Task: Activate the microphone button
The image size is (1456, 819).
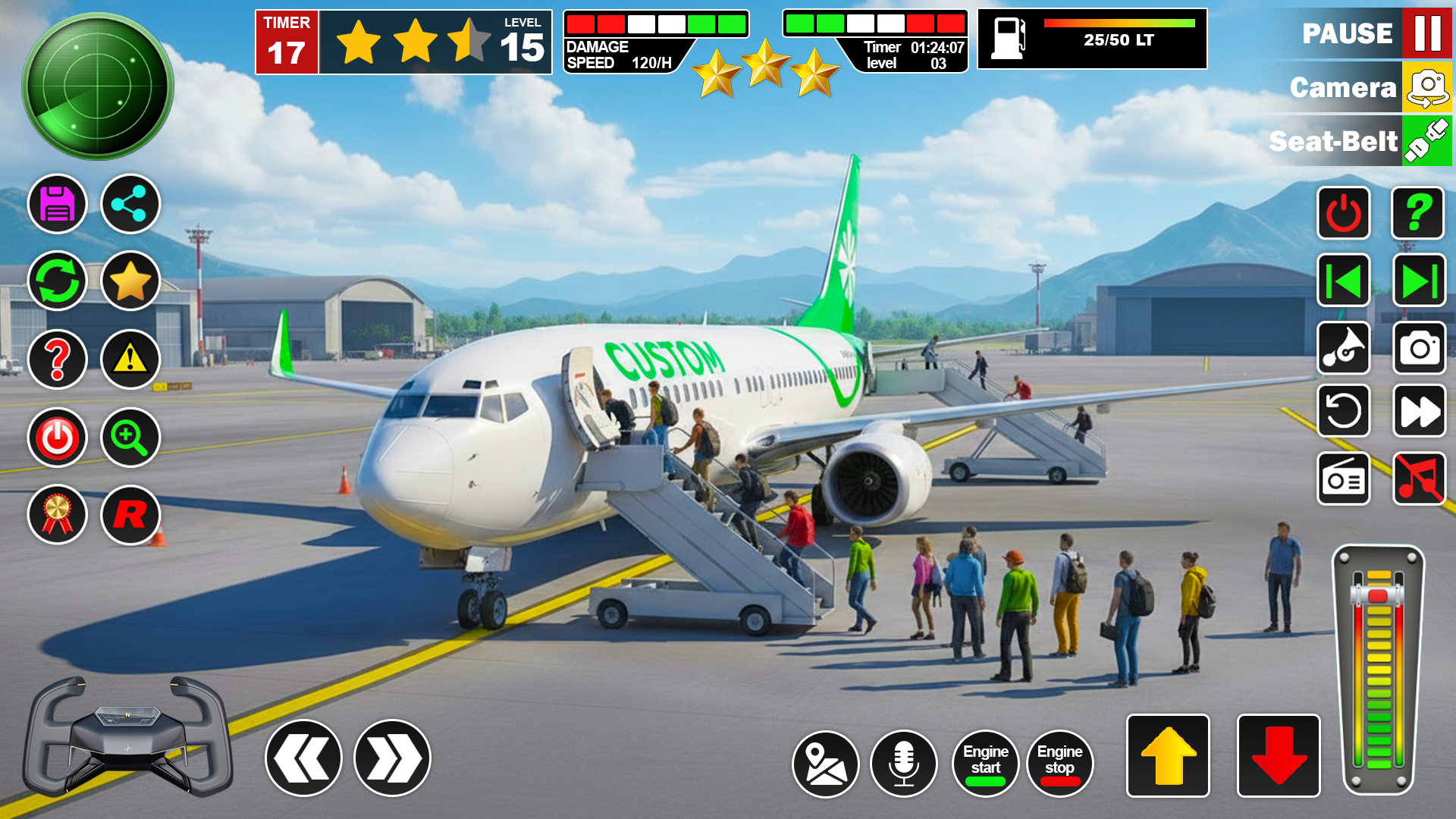Action: click(x=903, y=764)
